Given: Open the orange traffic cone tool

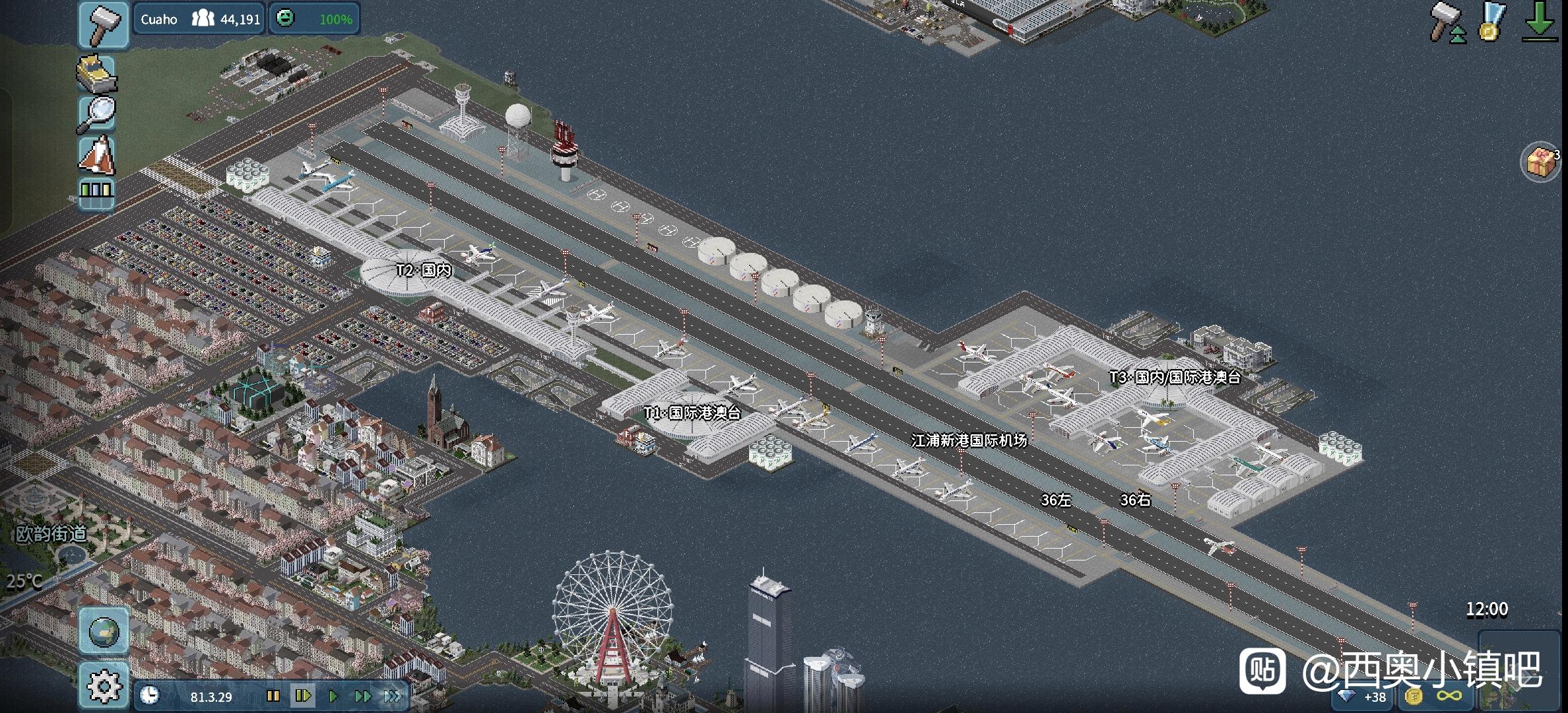Looking at the screenshot, I should (97, 156).
